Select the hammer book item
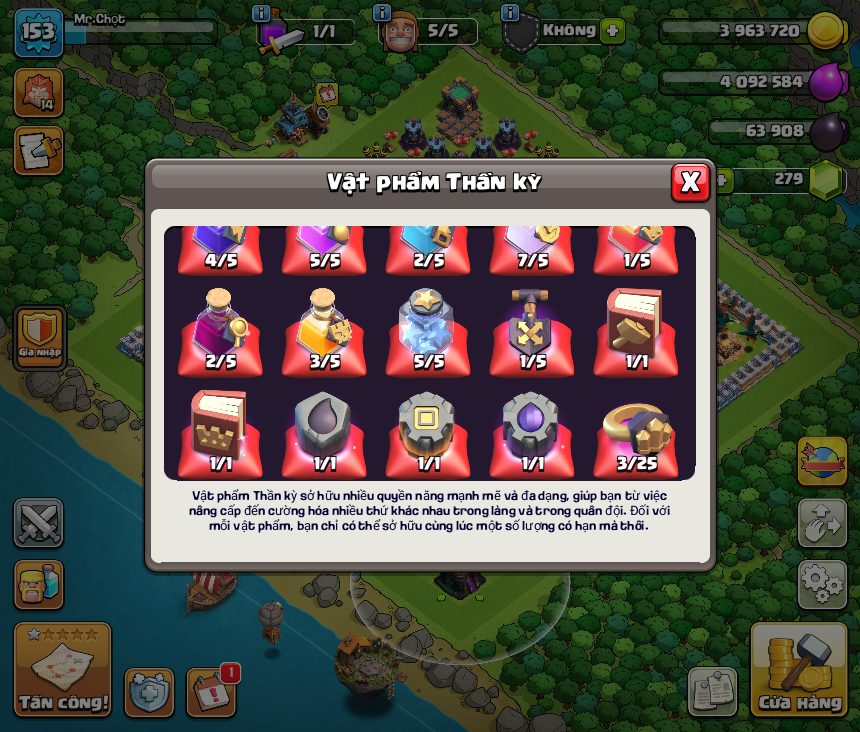Image resolution: width=860 pixels, height=732 pixels. click(635, 325)
